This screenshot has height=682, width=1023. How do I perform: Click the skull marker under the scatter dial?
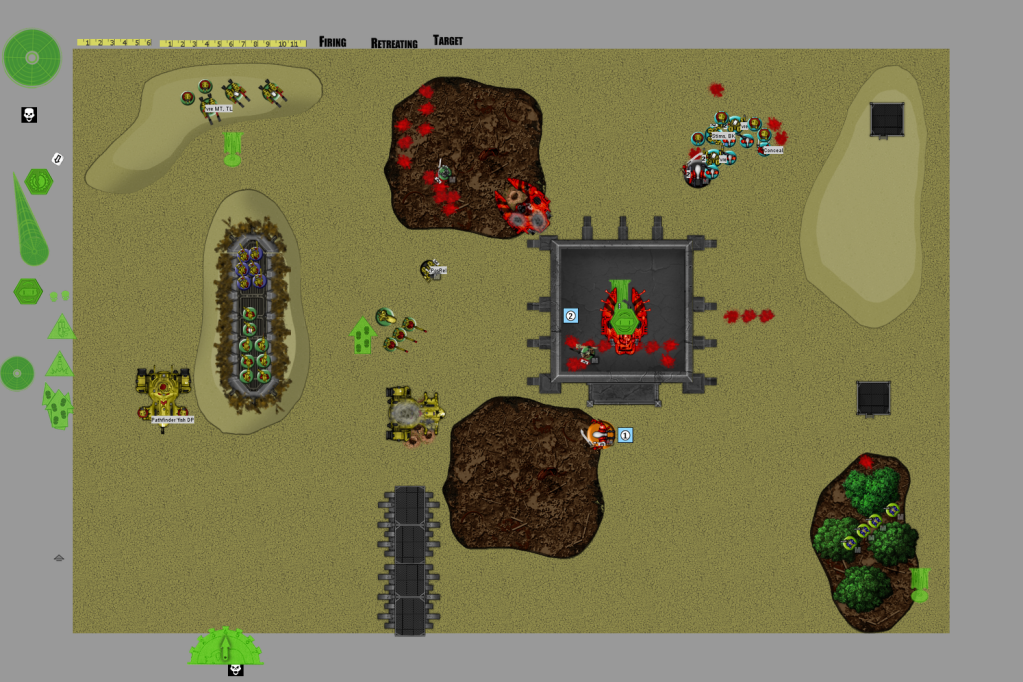tap(236, 669)
